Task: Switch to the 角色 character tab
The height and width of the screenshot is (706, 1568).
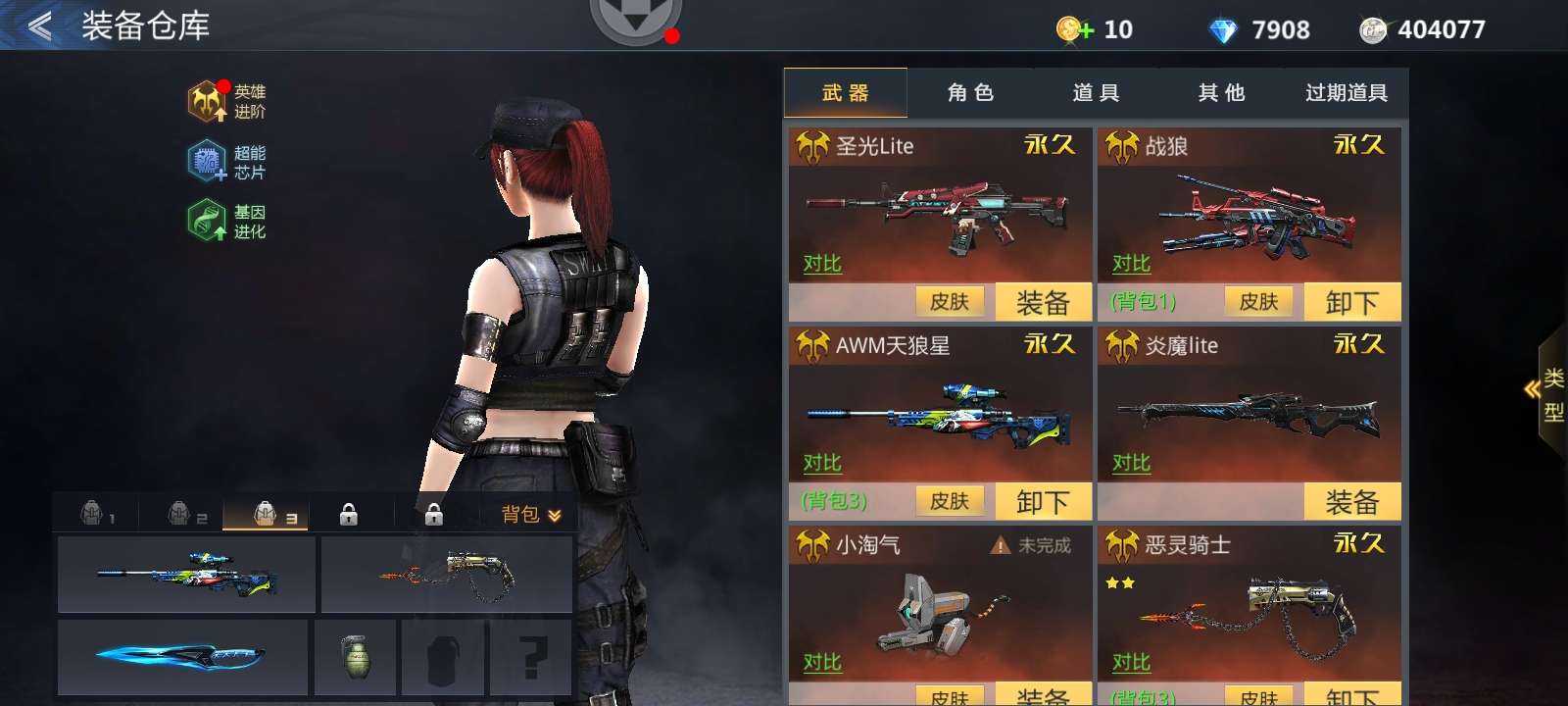Action: click(969, 92)
